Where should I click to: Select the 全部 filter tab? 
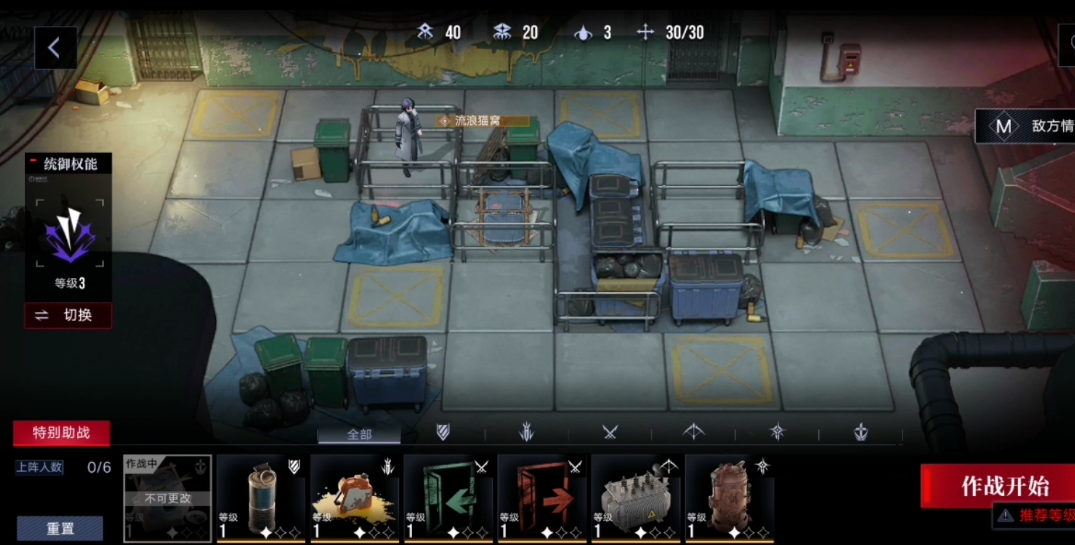point(359,434)
